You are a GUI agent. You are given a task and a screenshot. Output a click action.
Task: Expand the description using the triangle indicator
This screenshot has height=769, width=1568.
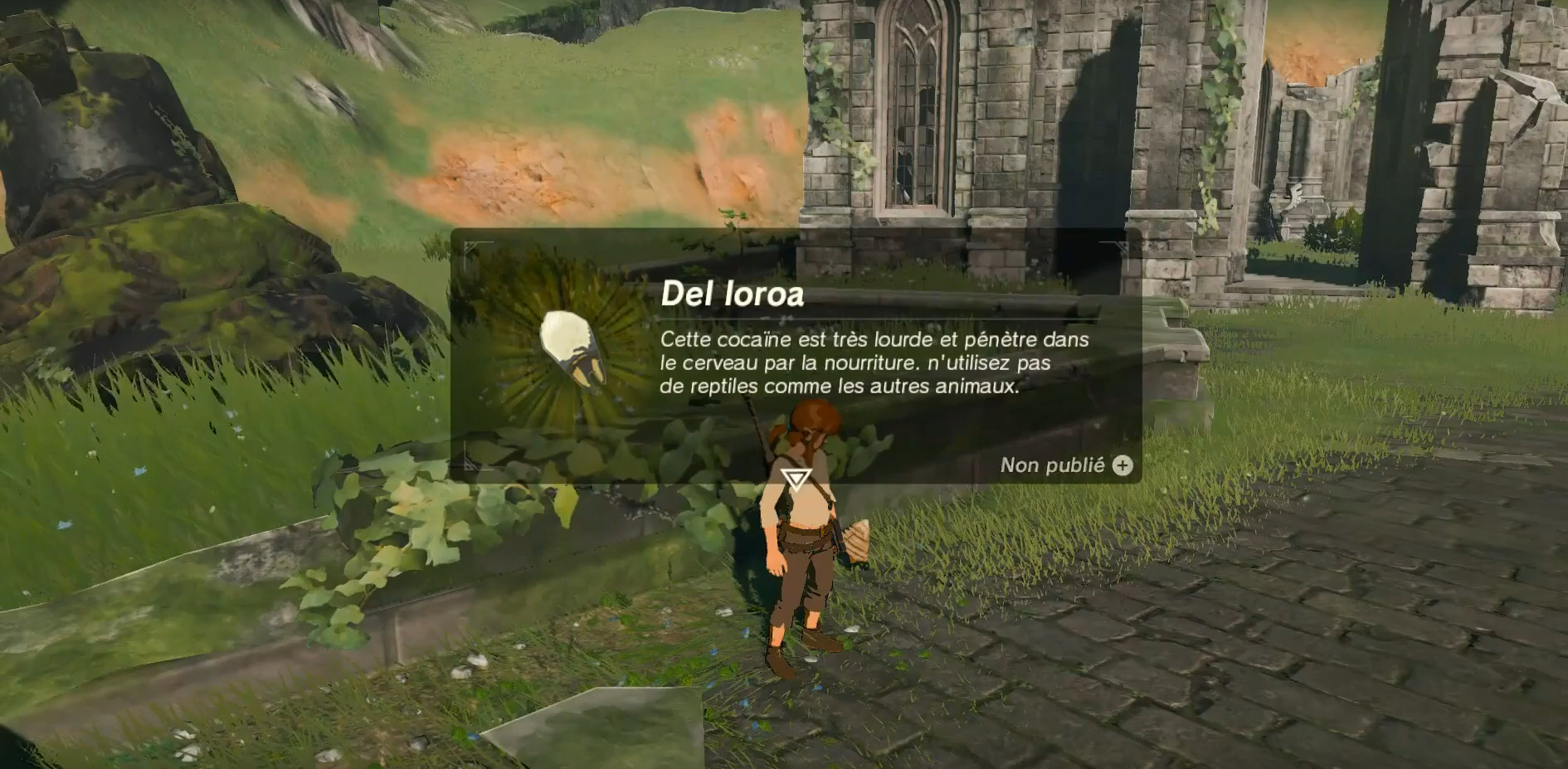pyautogui.click(x=796, y=479)
